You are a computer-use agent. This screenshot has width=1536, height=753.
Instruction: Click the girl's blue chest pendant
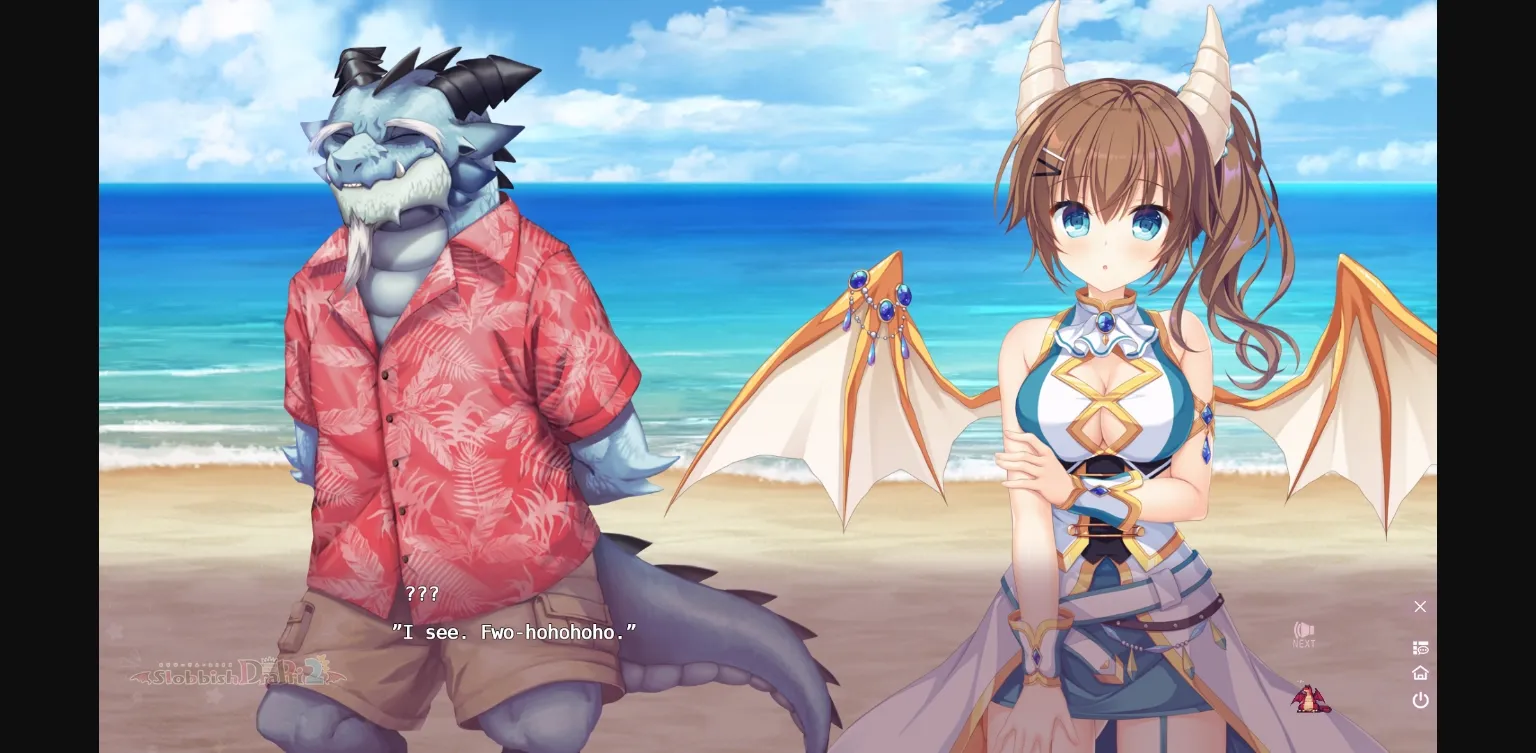(x=1108, y=318)
